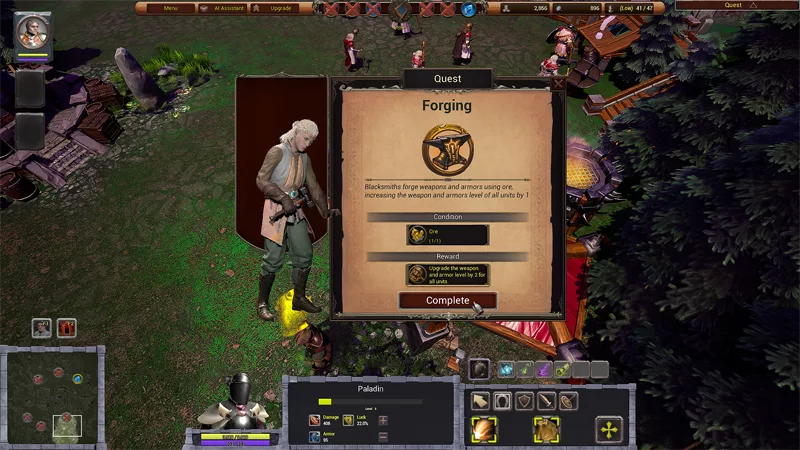Activate the sword attack command
Viewport: 800px width, 450px height.
[x=546, y=401]
